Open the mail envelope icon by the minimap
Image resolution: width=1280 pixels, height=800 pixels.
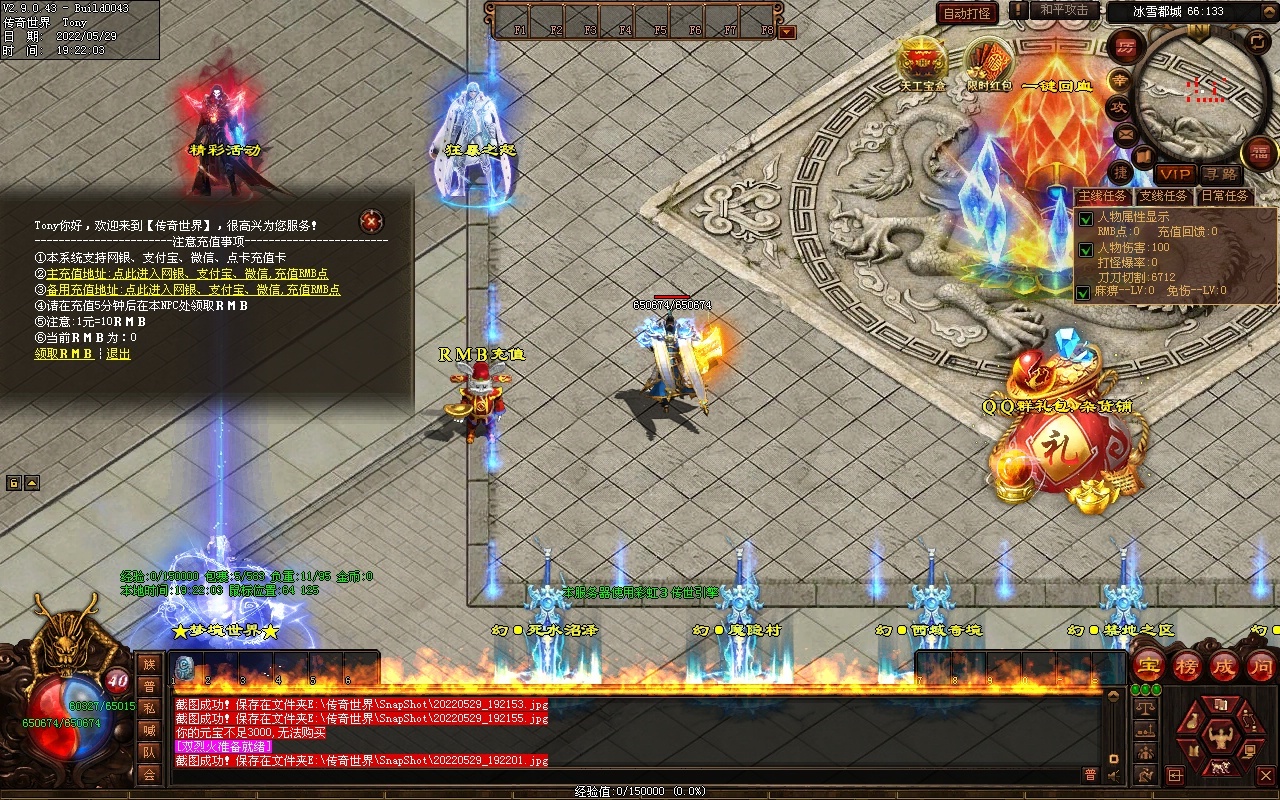(x=1126, y=133)
